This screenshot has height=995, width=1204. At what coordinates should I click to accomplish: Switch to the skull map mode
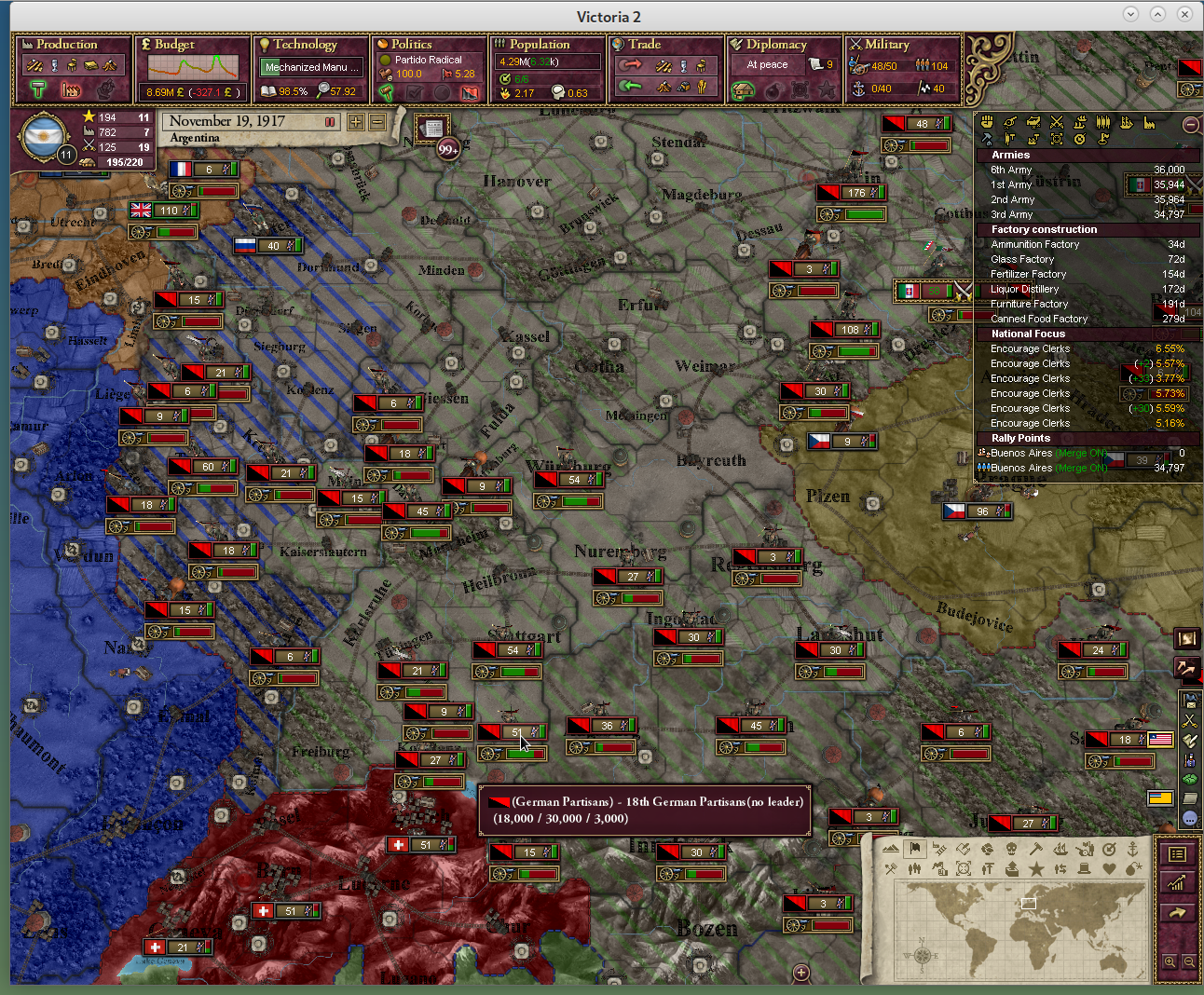pos(1011,849)
